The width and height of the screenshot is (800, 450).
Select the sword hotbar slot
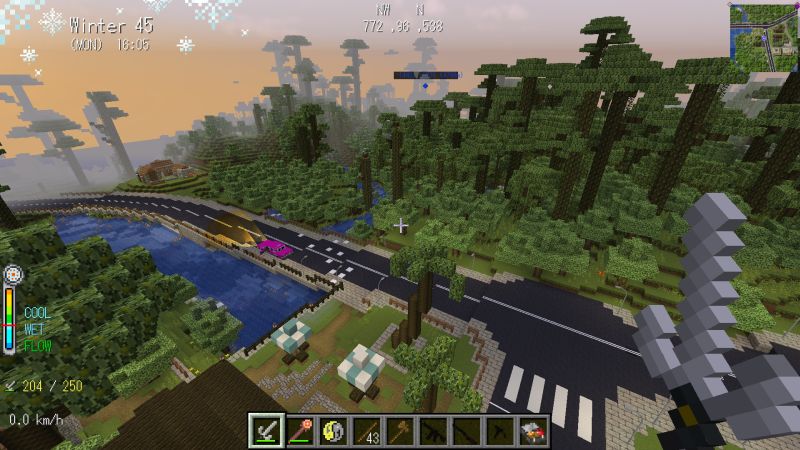pyautogui.click(x=266, y=432)
